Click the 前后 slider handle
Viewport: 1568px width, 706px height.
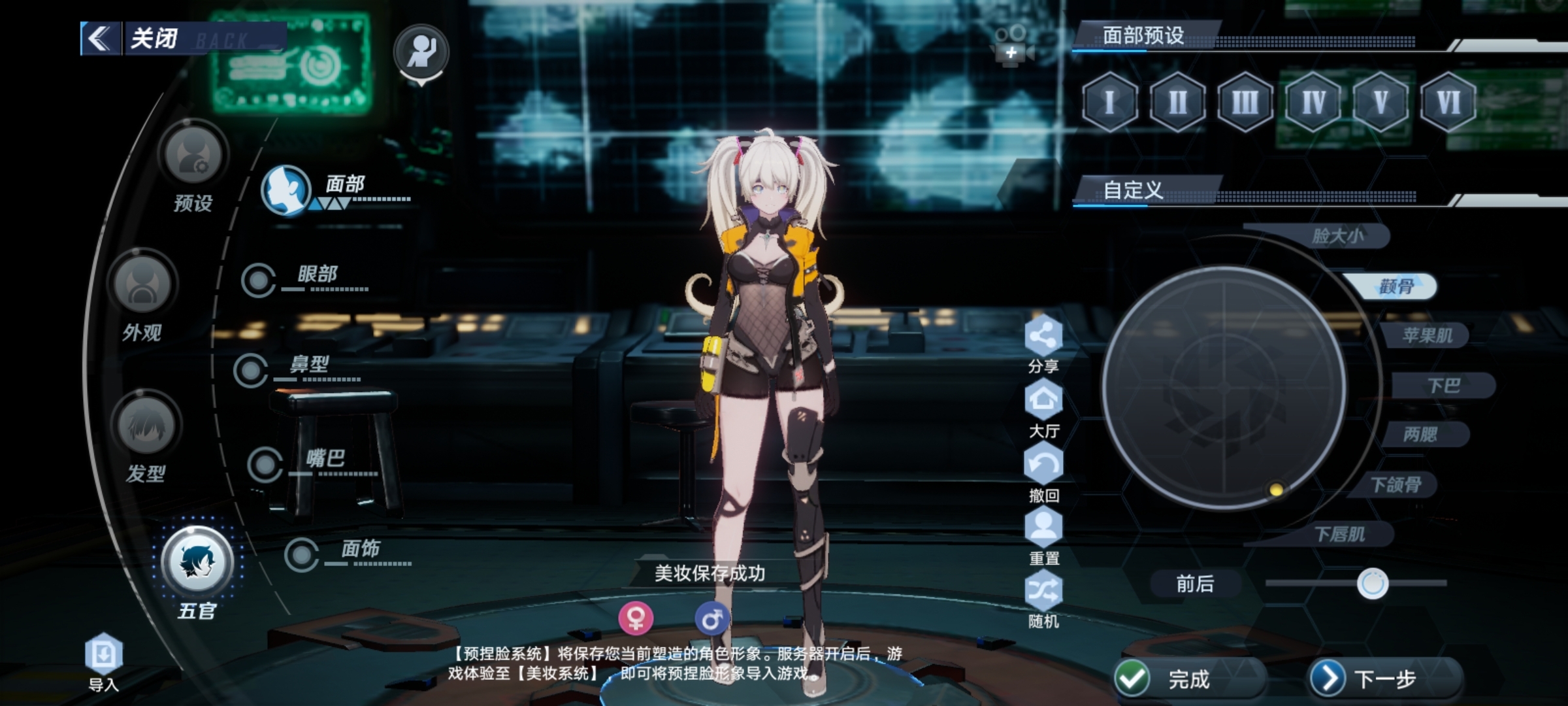[1372, 584]
